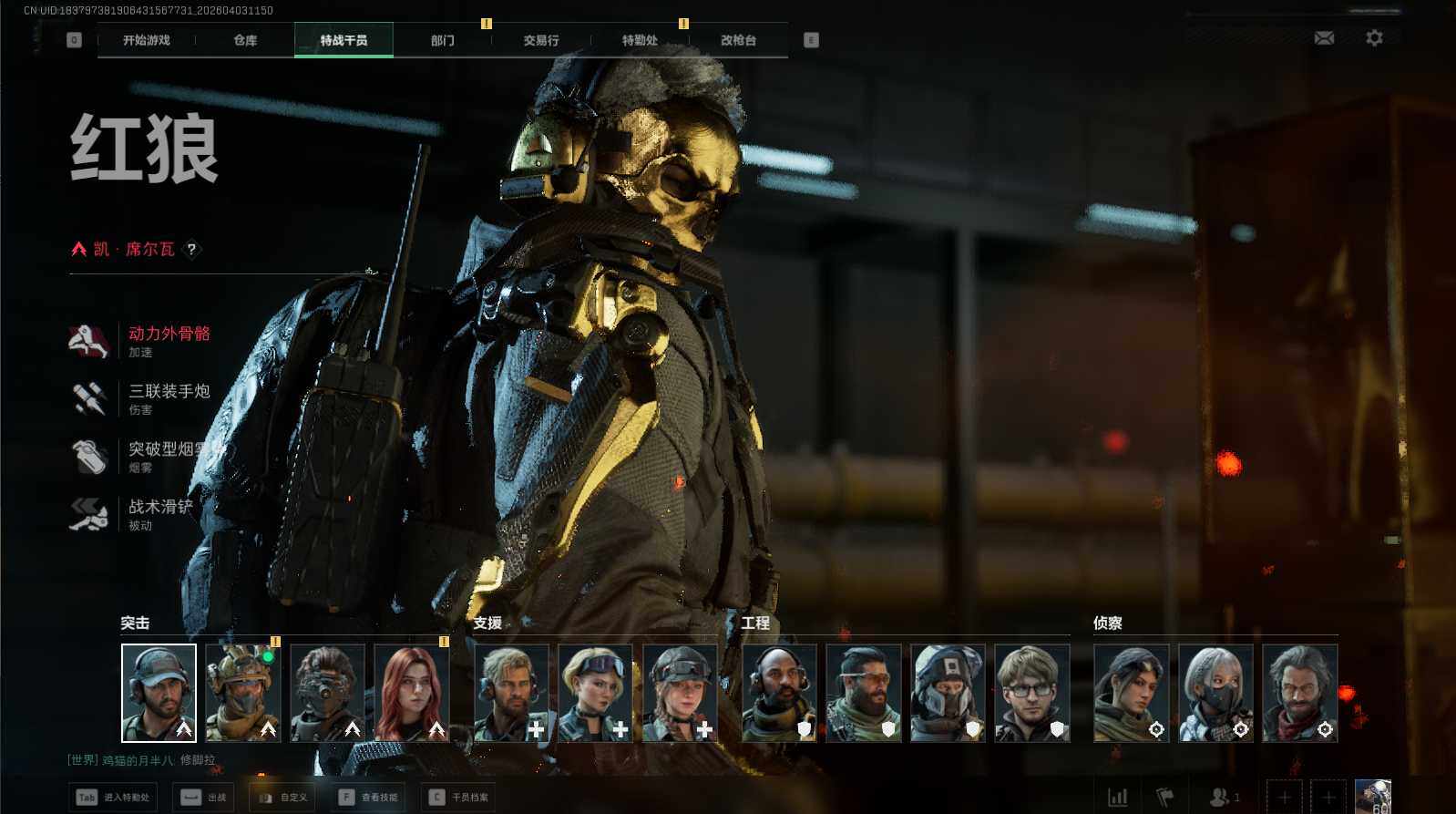Open the mail inbox envelope icon
This screenshot has width=1456, height=814.
pos(1324,38)
